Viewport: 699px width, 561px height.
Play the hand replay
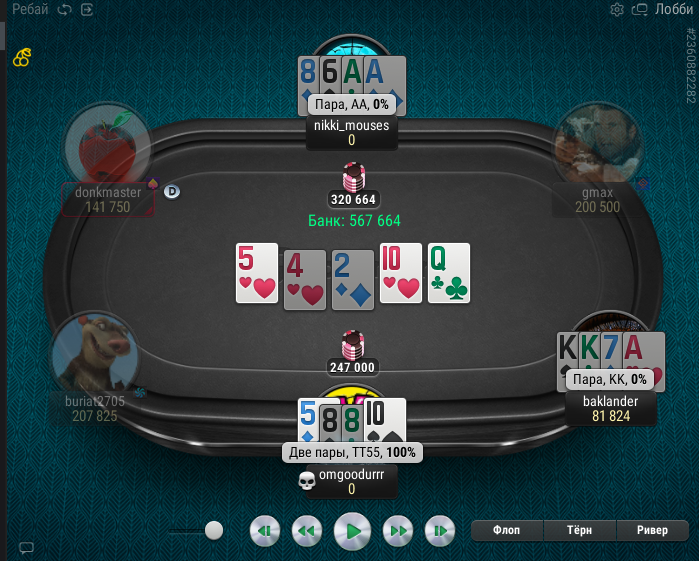(352, 531)
